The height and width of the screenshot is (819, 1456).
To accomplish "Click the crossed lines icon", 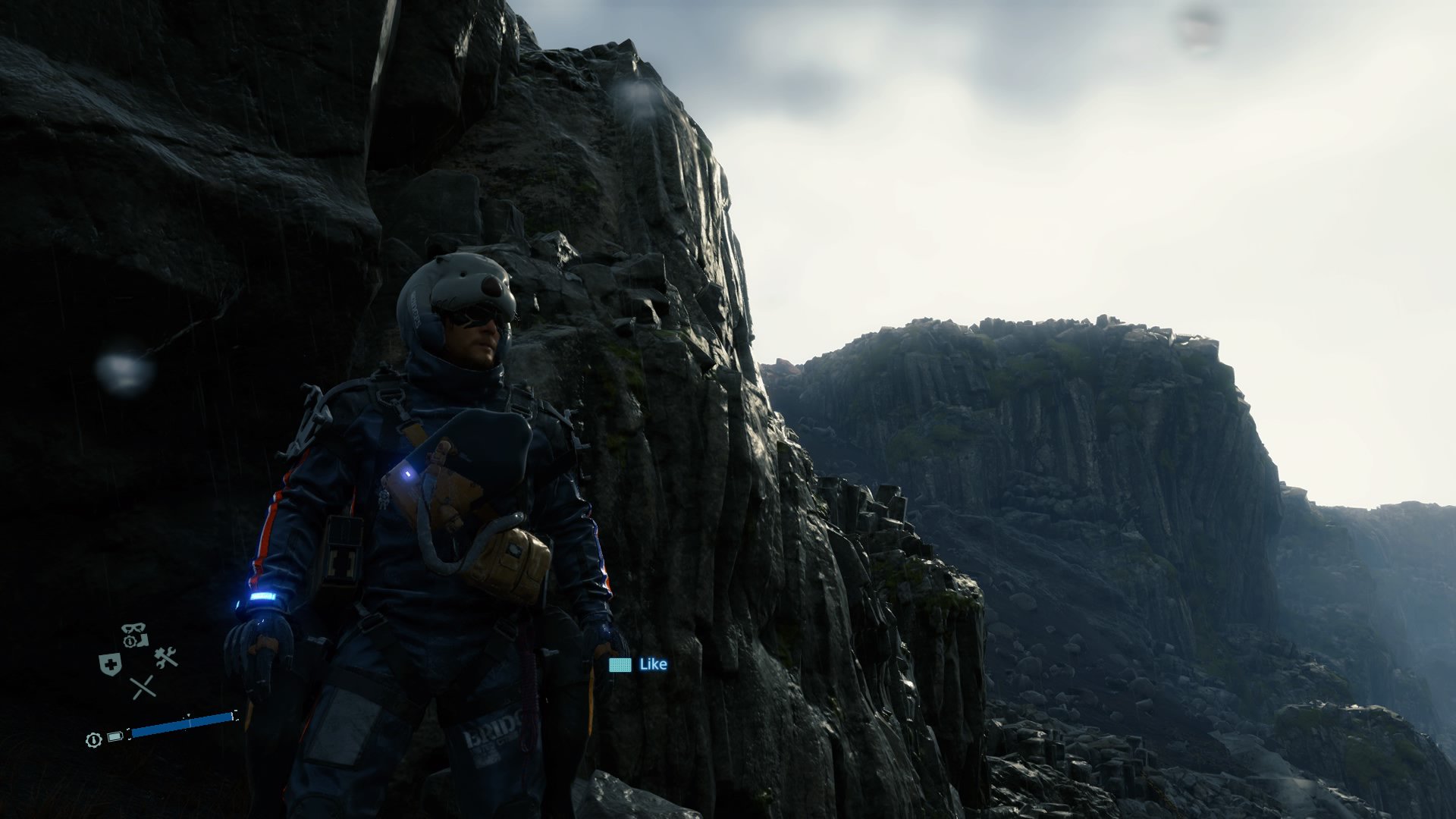I will coord(142,688).
